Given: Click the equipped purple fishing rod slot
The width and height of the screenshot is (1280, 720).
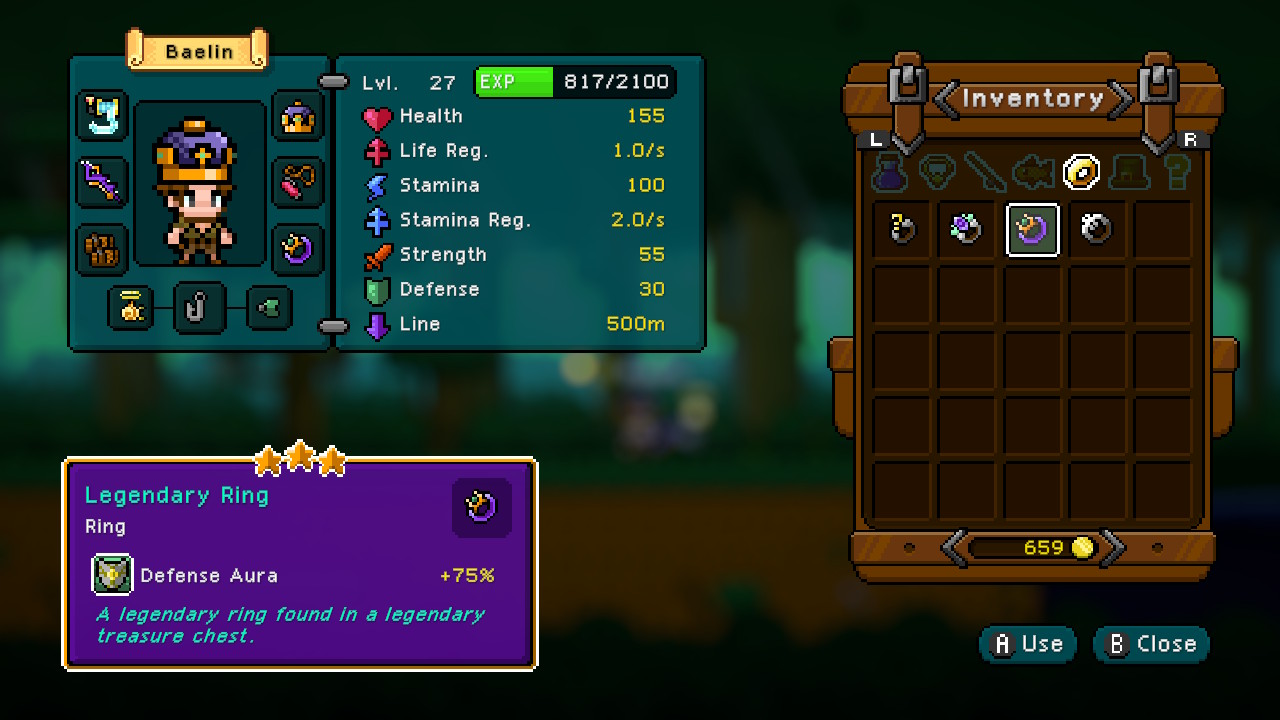Looking at the screenshot, I should pyautogui.click(x=102, y=187).
